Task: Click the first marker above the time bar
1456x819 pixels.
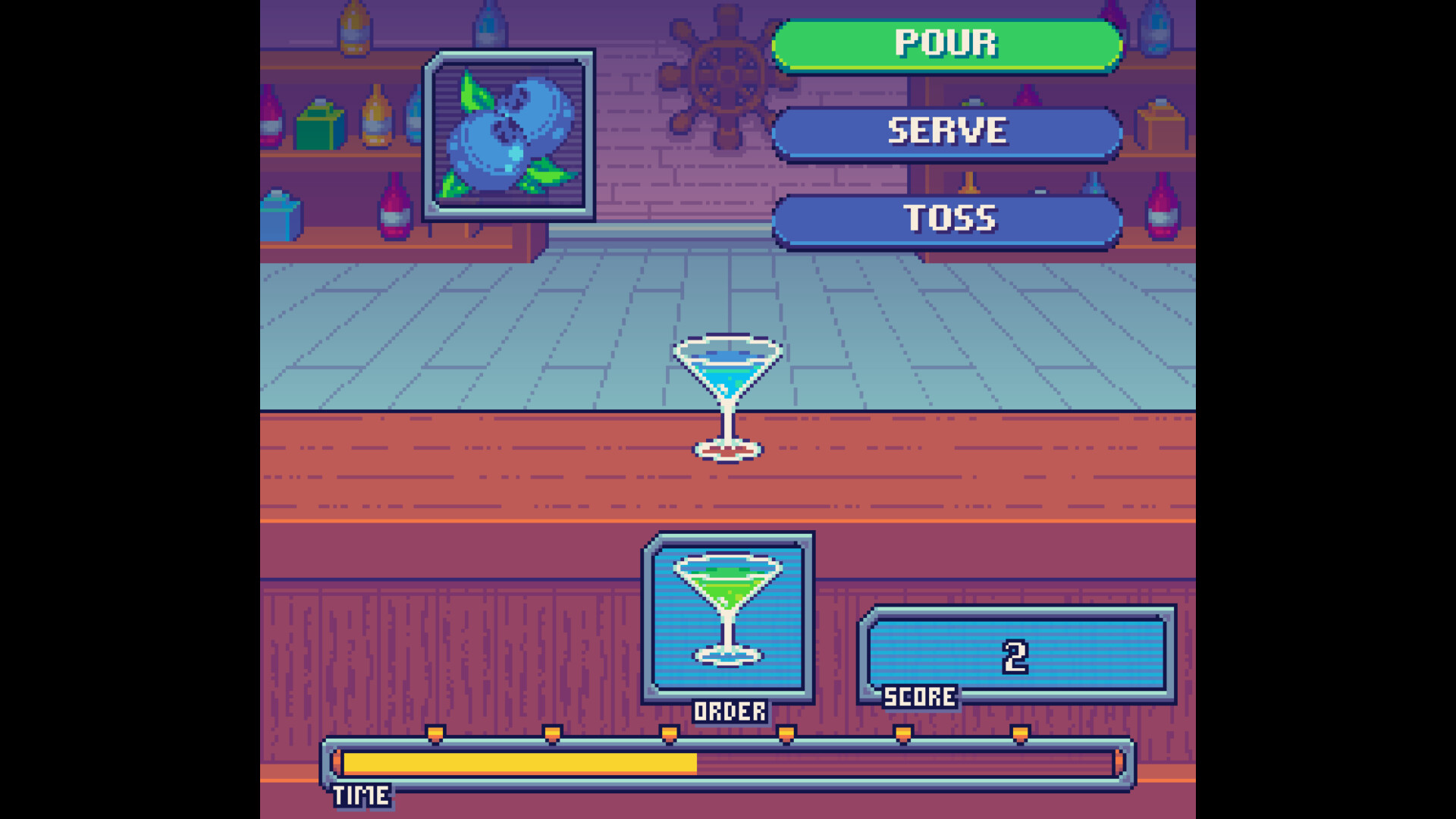Action: coord(434,734)
